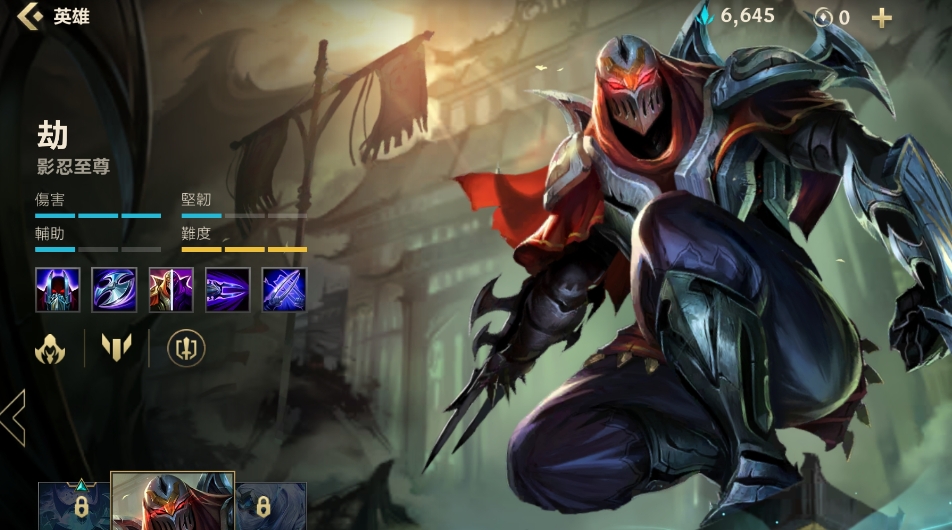Open the Shadow Slash ability icon

[227, 289]
